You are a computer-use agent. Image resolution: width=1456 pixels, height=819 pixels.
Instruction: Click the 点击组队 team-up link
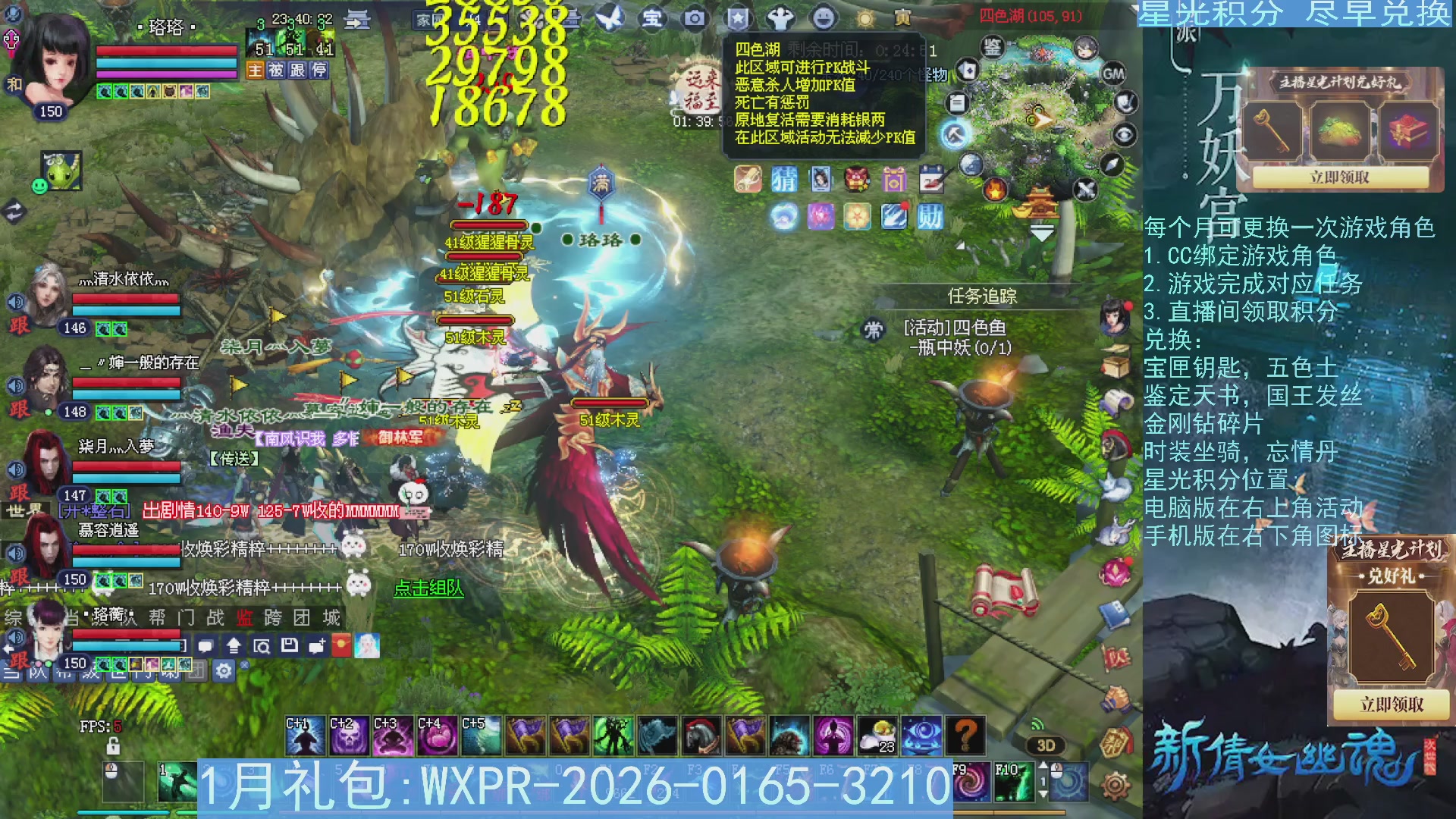(428, 590)
